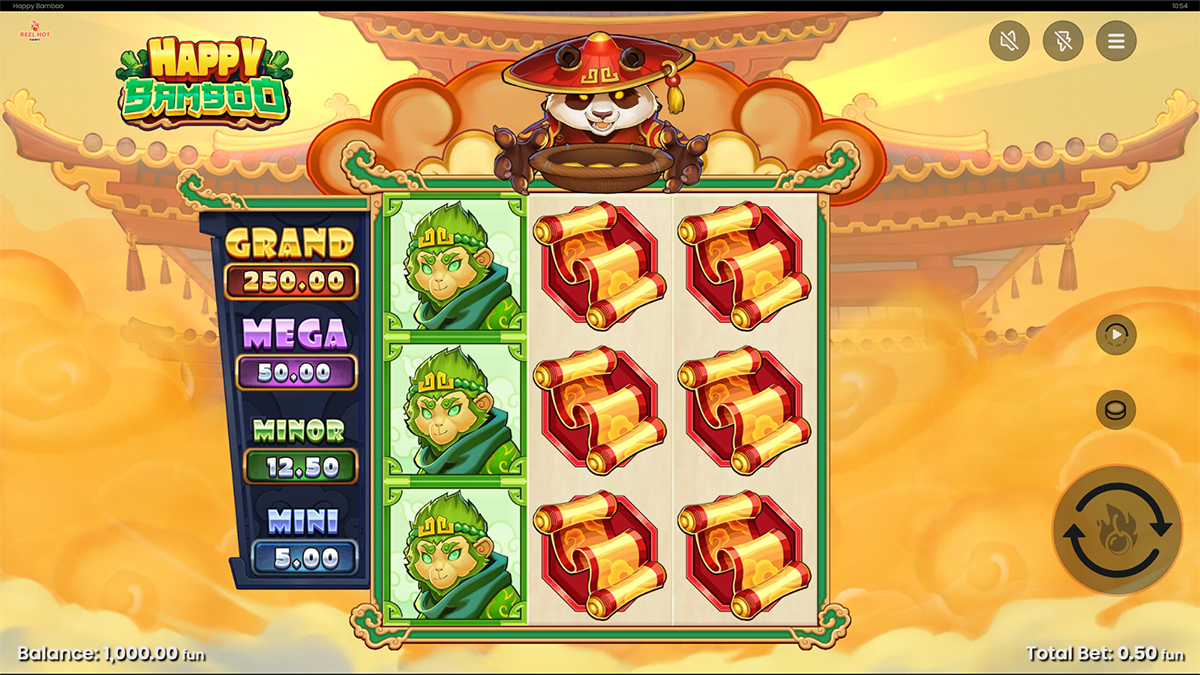
Task: Toggle sound with the crossed-out speaker icon
Action: [1009, 41]
